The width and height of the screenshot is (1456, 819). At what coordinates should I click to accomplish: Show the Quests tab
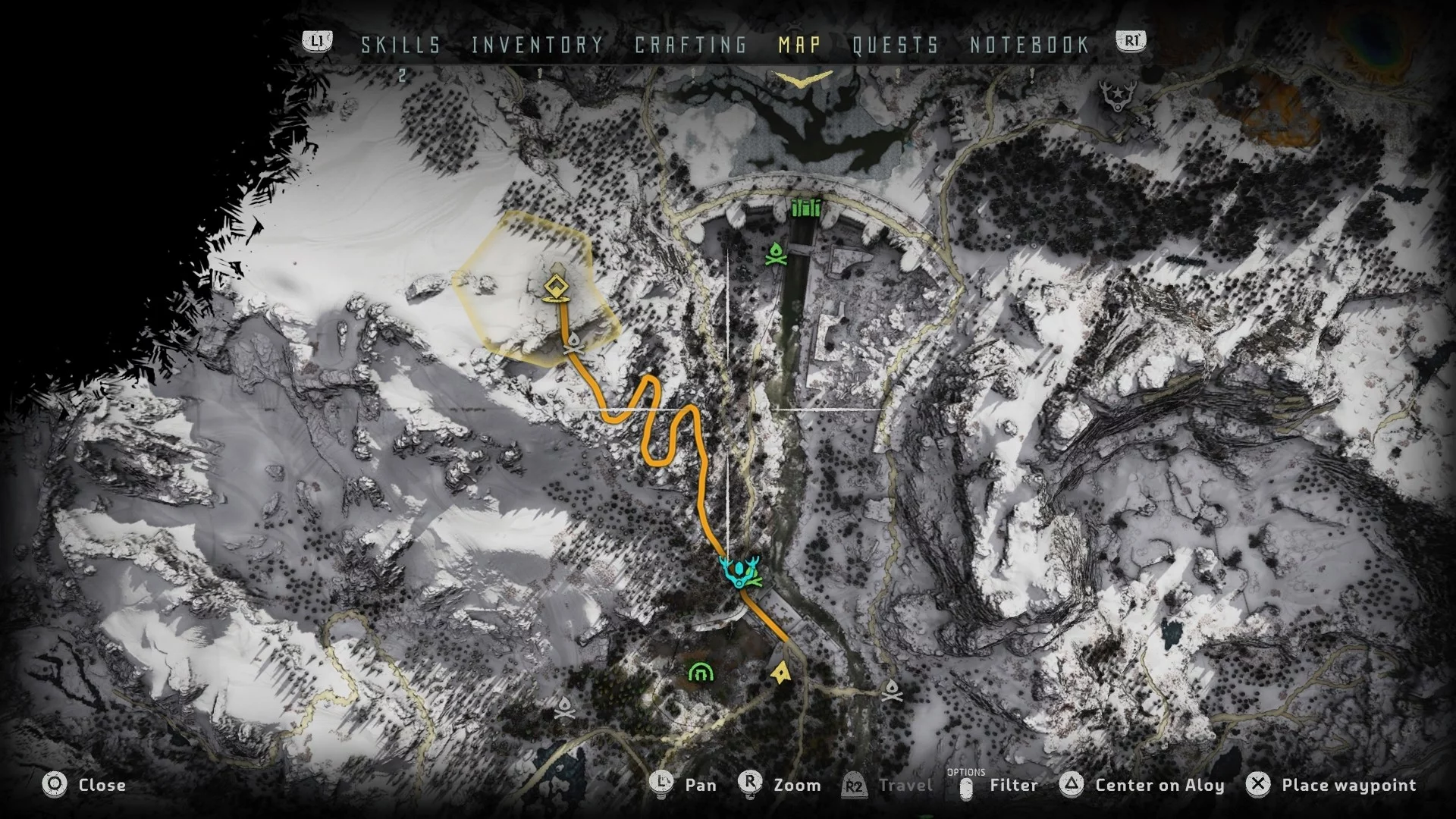895,45
